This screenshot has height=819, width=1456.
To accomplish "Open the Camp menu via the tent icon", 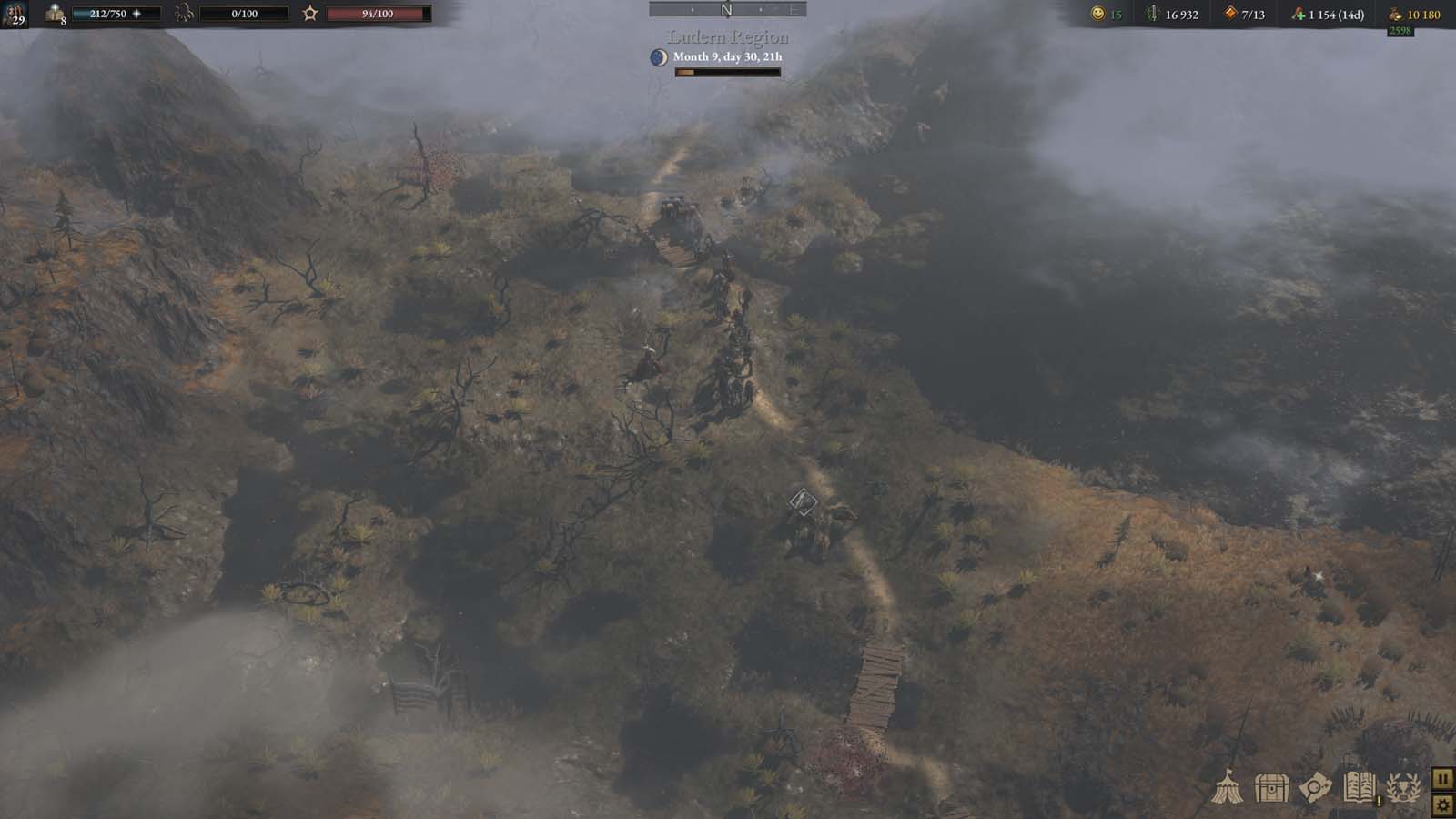I will click(1227, 786).
